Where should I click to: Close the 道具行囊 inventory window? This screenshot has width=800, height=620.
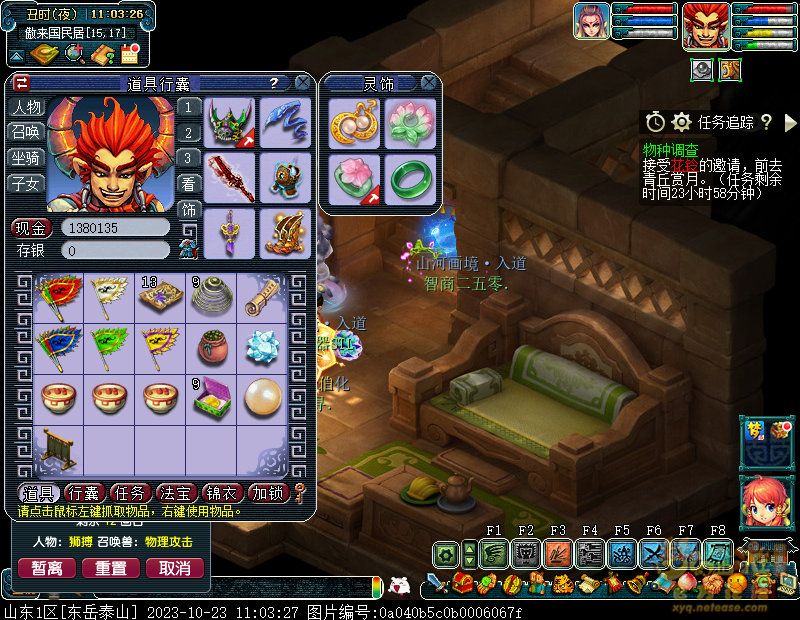(303, 83)
